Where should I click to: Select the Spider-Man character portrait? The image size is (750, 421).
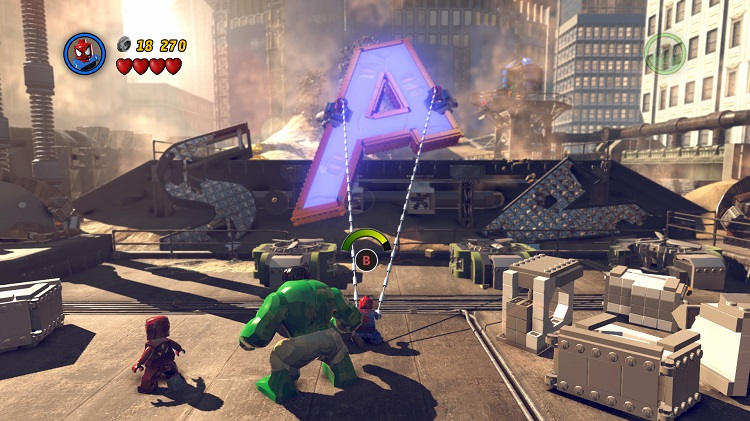point(84,53)
